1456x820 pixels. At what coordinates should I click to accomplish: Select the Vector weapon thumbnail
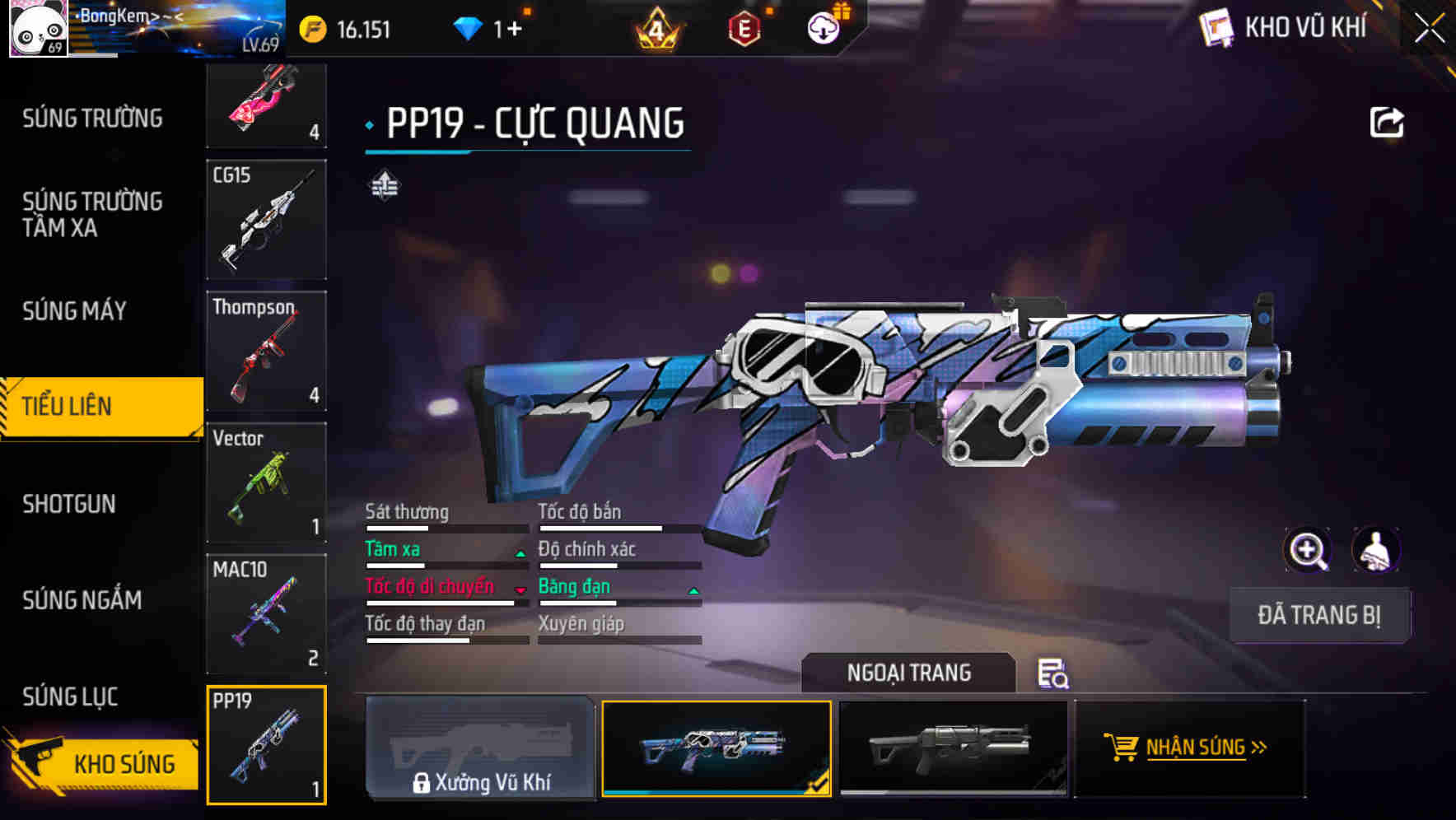pyautogui.click(x=265, y=481)
